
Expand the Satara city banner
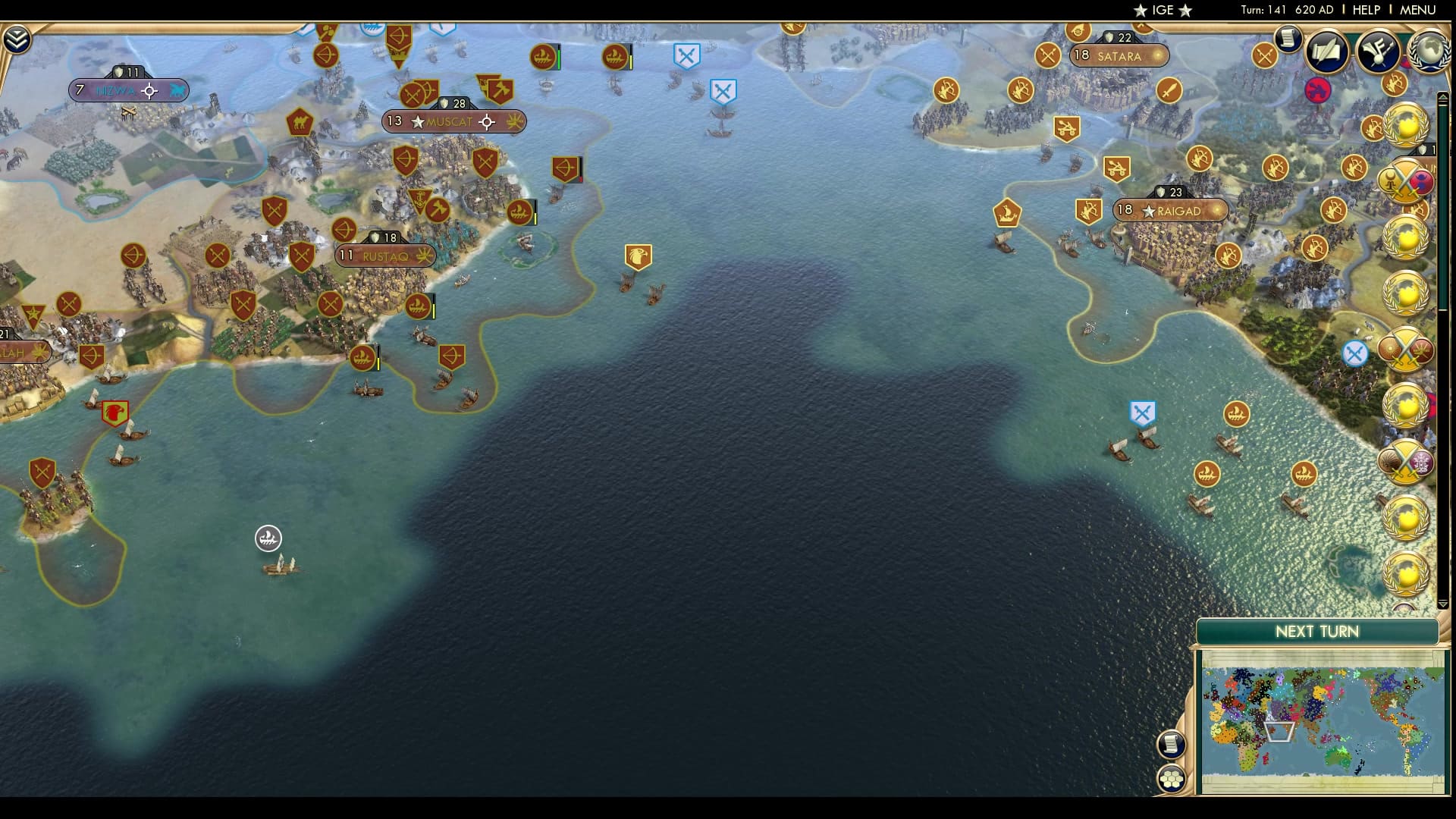point(1119,55)
